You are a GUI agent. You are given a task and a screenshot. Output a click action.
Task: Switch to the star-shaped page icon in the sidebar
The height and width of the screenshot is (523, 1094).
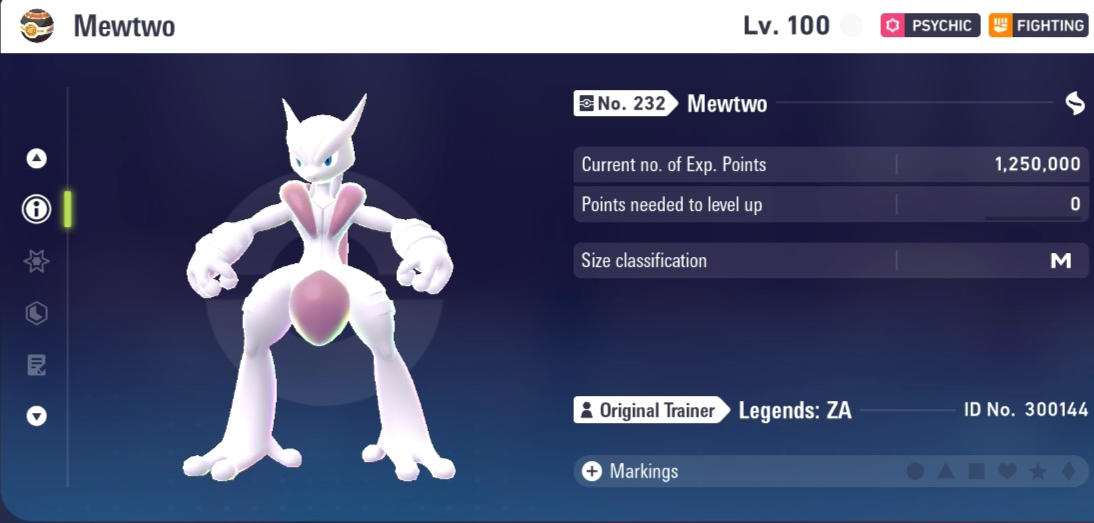[x=37, y=262]
